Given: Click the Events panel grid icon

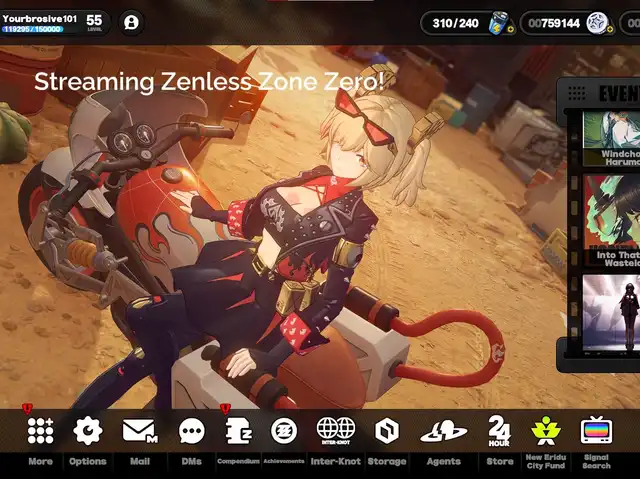Looking at the screenshot, I should 576,93.
